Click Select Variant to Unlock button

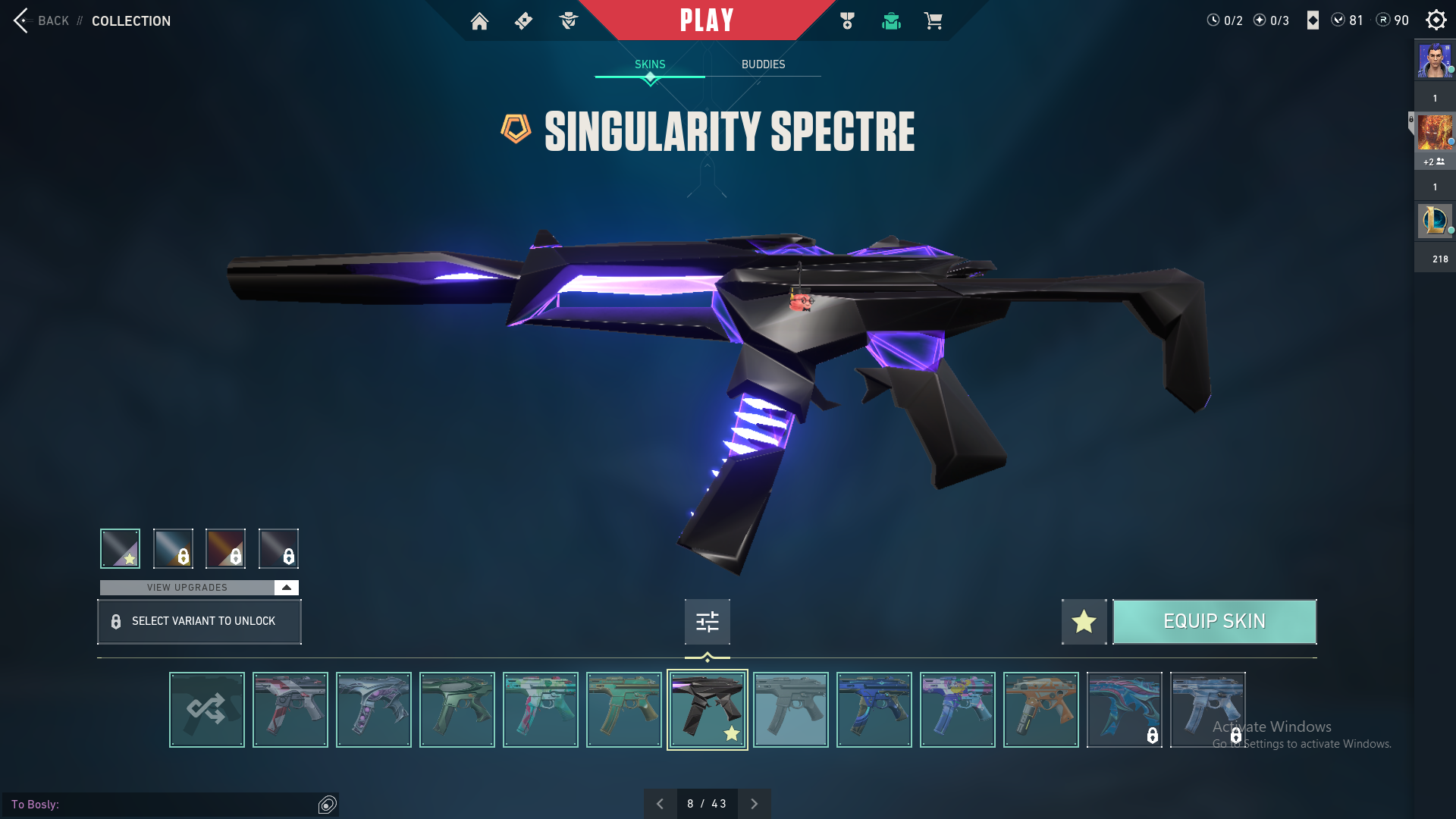tap(199, 622)
